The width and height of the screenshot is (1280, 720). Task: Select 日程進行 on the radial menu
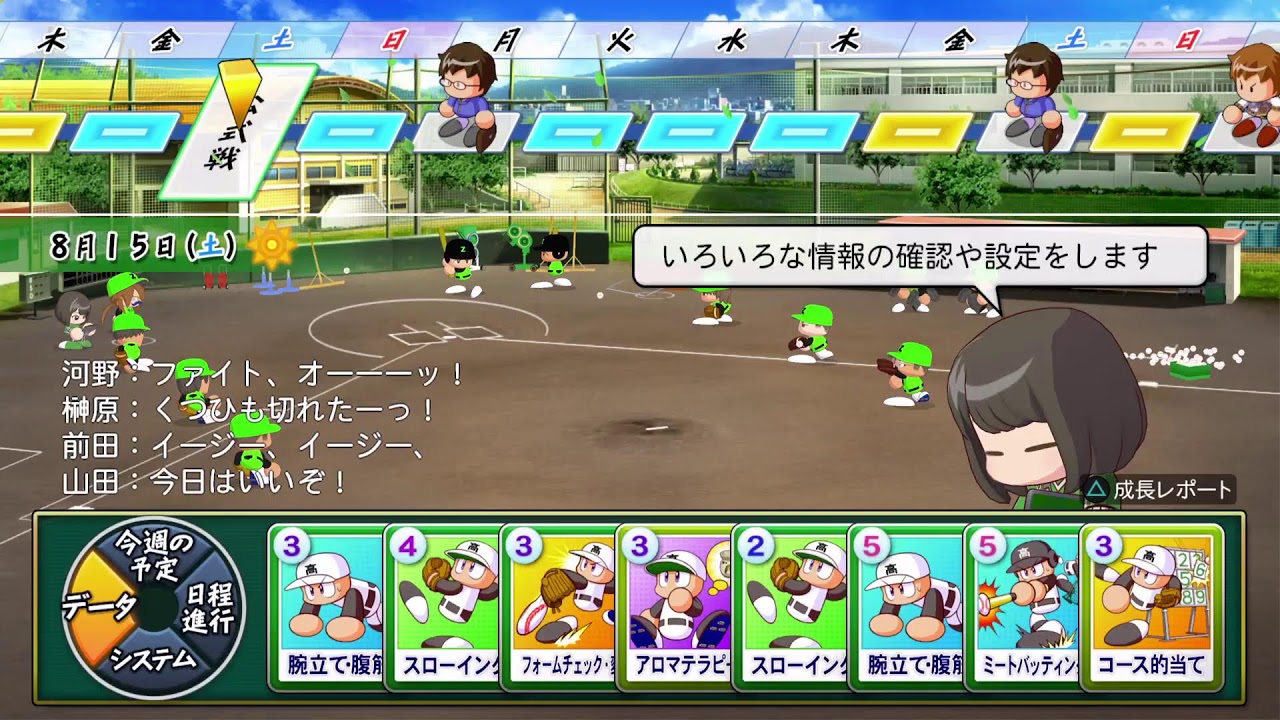pos(208,607)
